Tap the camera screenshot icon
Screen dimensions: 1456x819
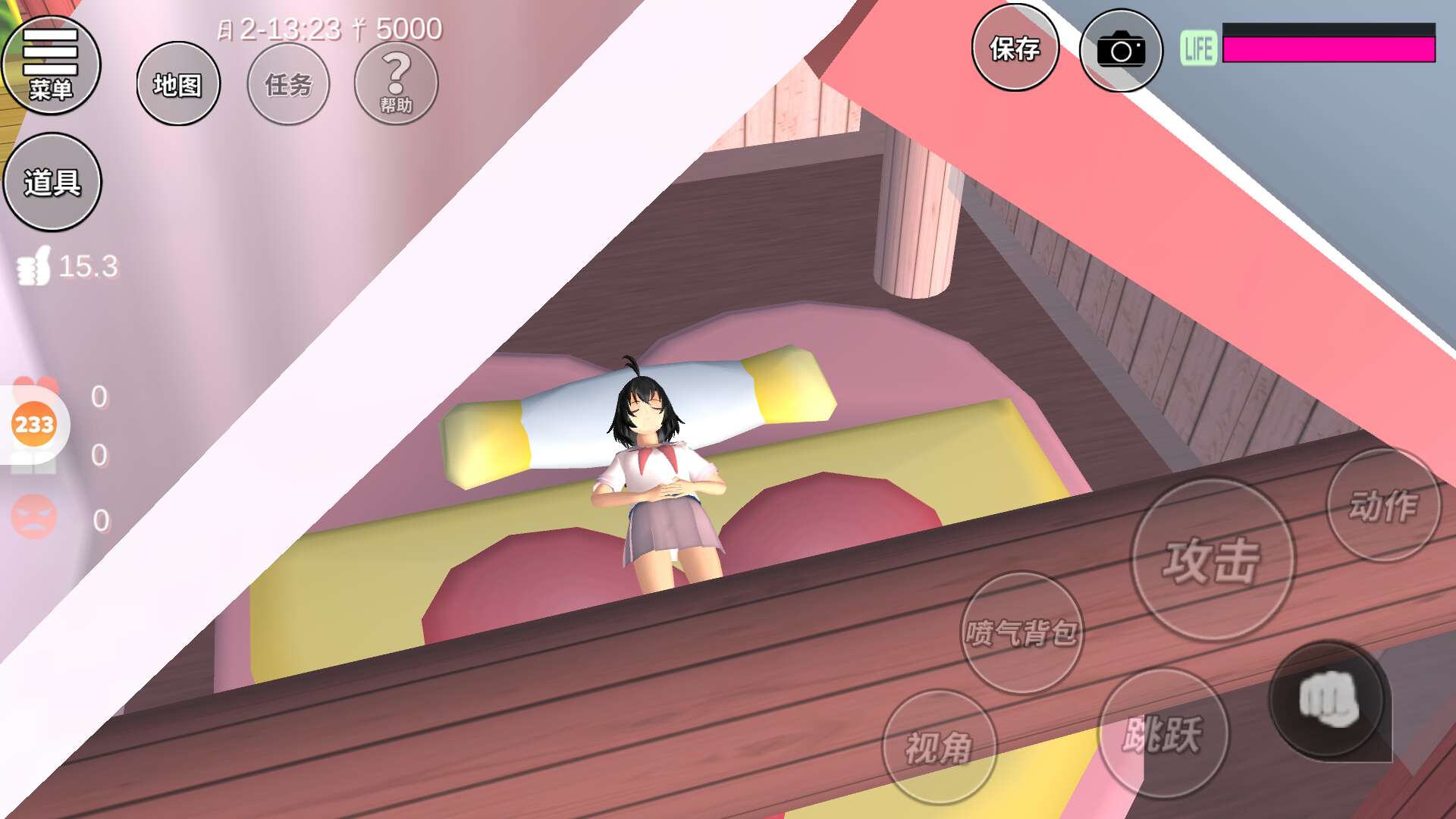(1121, 50)
